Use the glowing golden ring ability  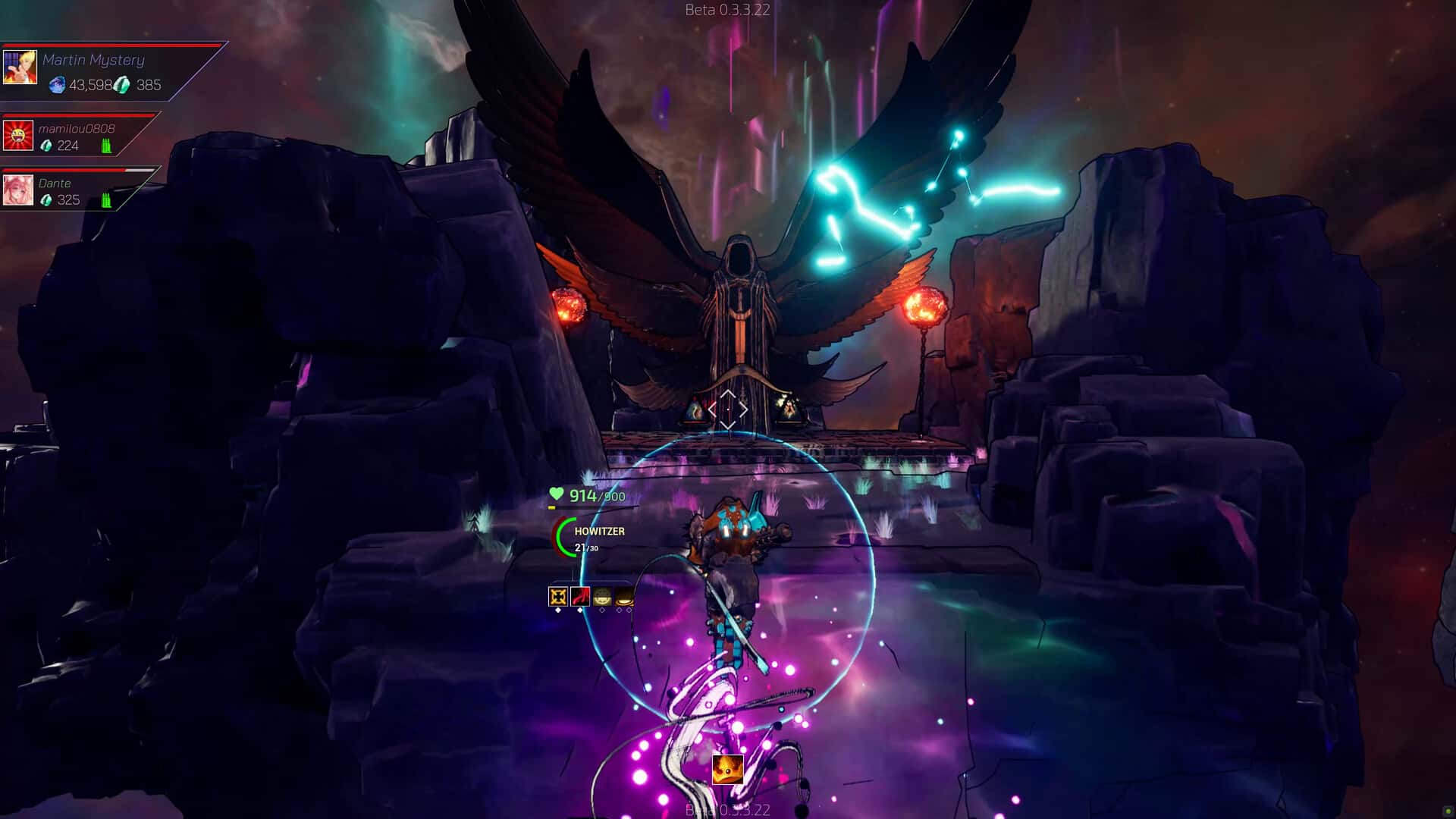pyautogui.click(x=624, y=597)
